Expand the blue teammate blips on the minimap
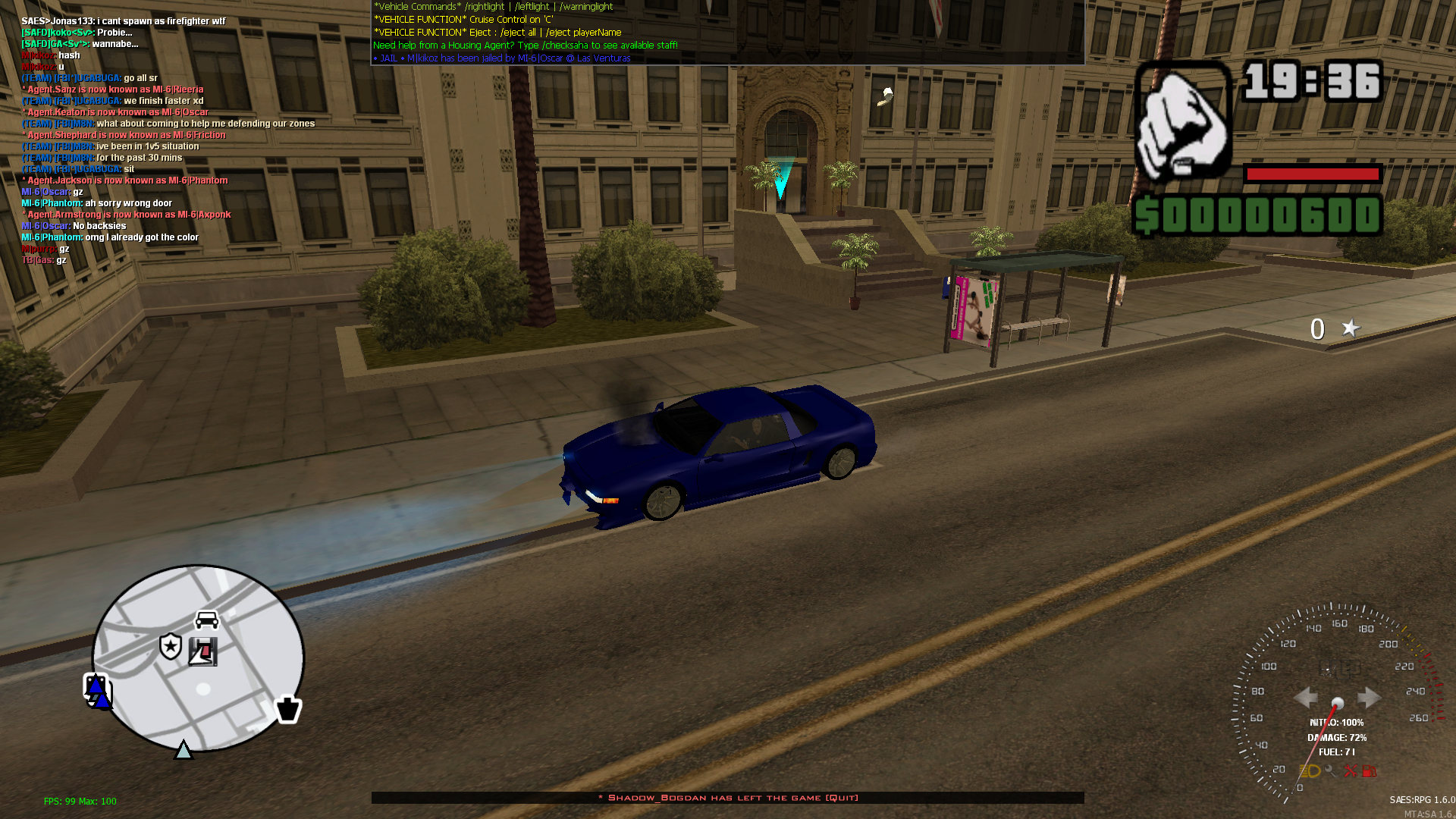This screenshot has width=1456, height=819. click(x=97, y=690)
